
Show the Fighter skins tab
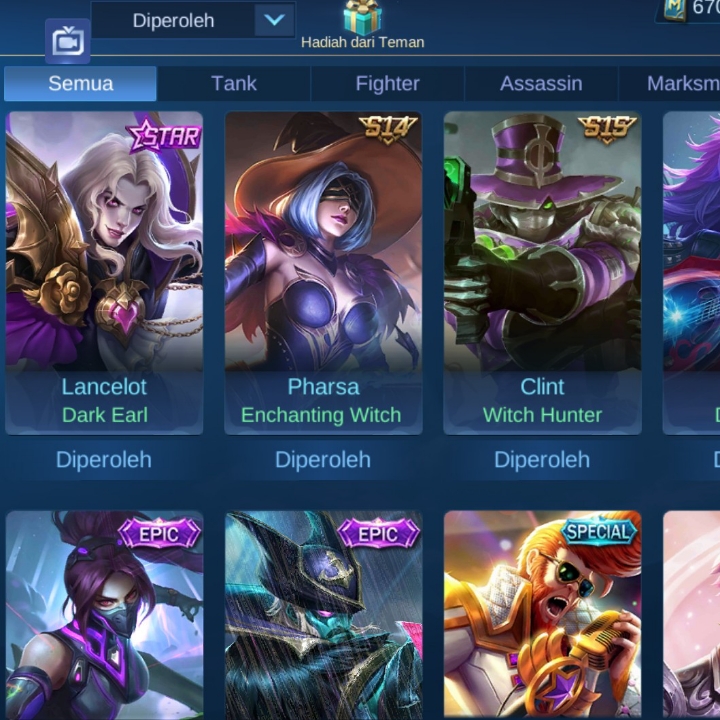coord(387,84)
